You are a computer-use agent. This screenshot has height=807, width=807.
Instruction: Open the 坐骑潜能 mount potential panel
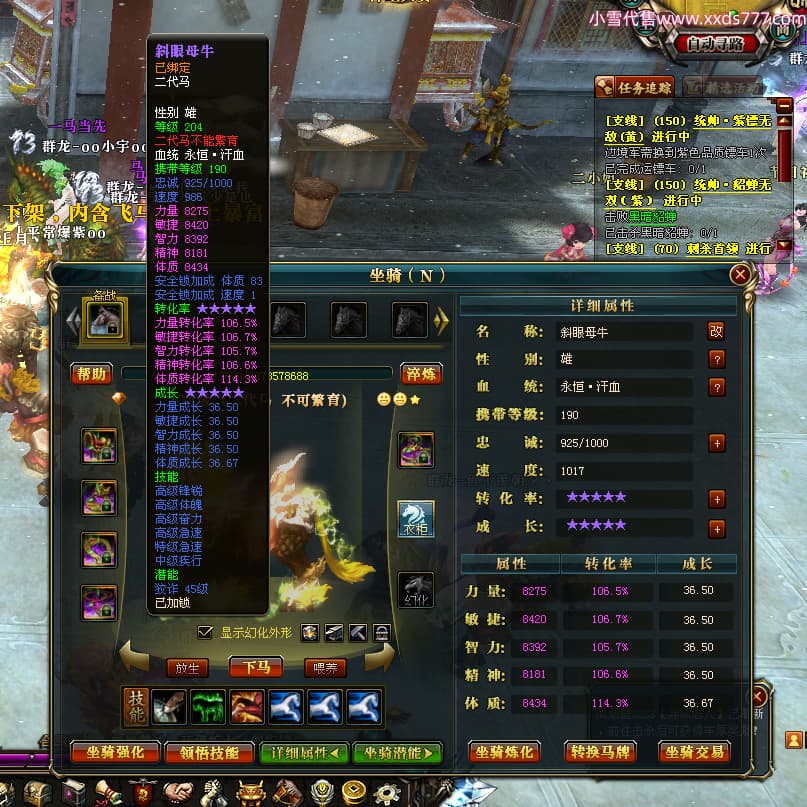(x=397, y=752)
